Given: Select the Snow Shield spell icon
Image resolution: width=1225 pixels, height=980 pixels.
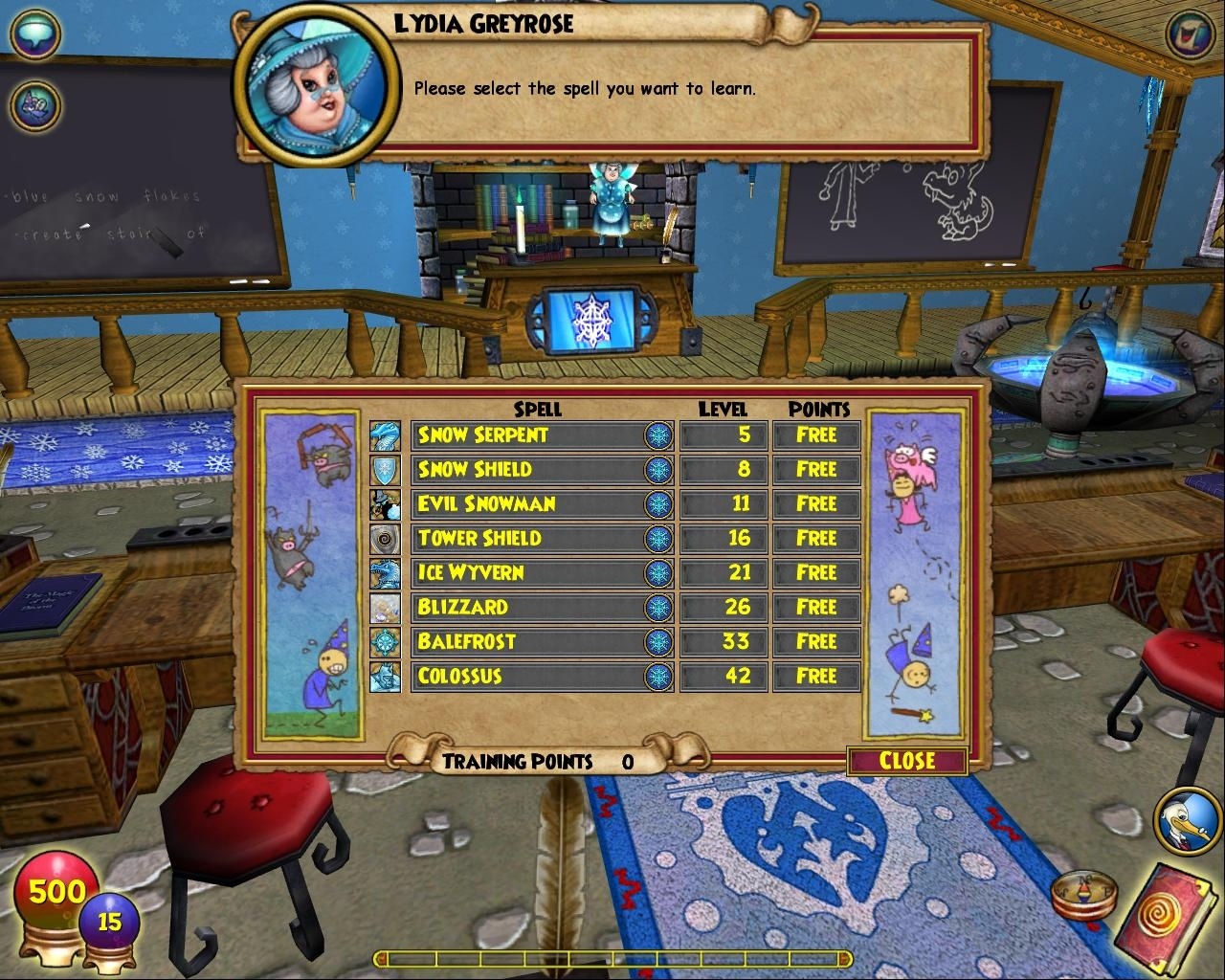Looking at the screenshot, I should (386, 470).
